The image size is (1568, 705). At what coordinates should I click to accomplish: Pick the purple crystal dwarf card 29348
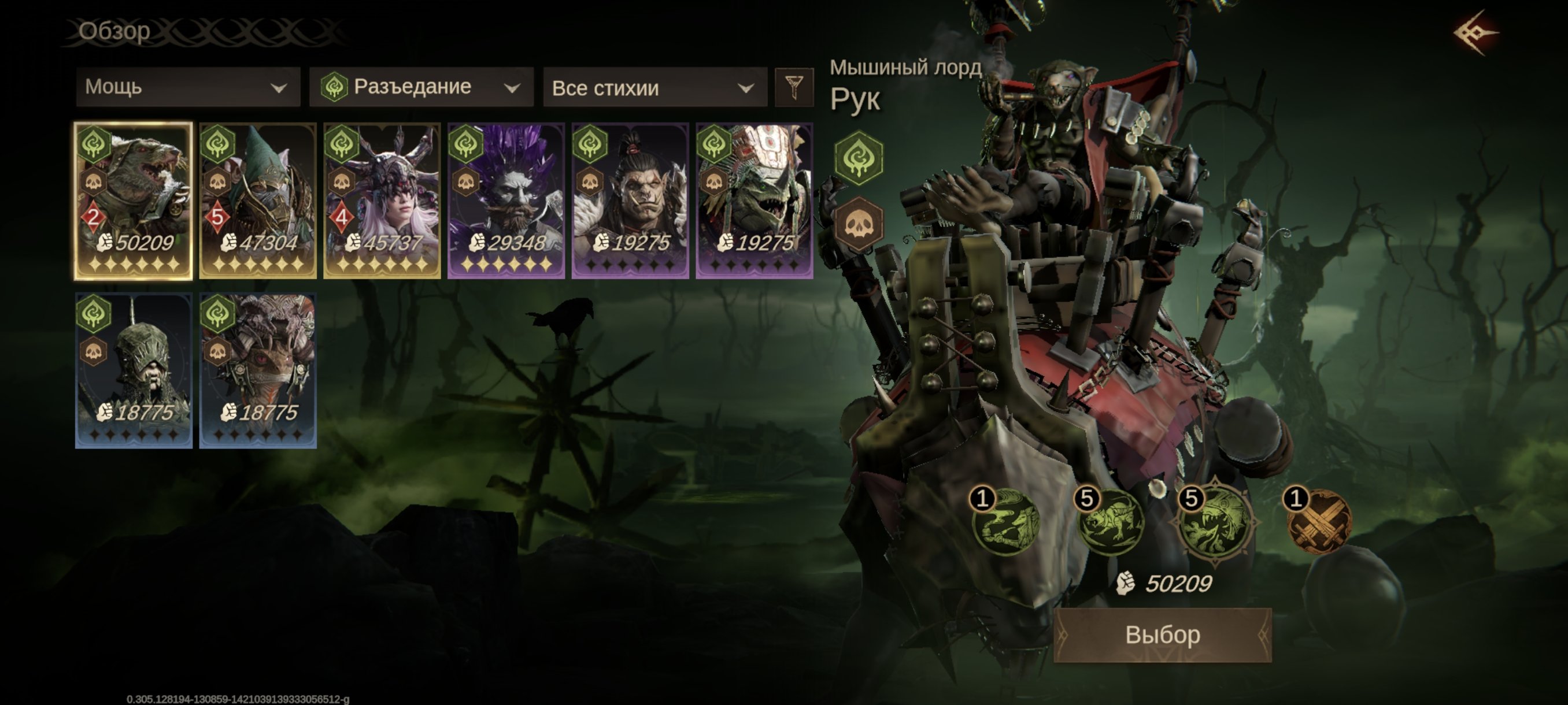(506, 201)
